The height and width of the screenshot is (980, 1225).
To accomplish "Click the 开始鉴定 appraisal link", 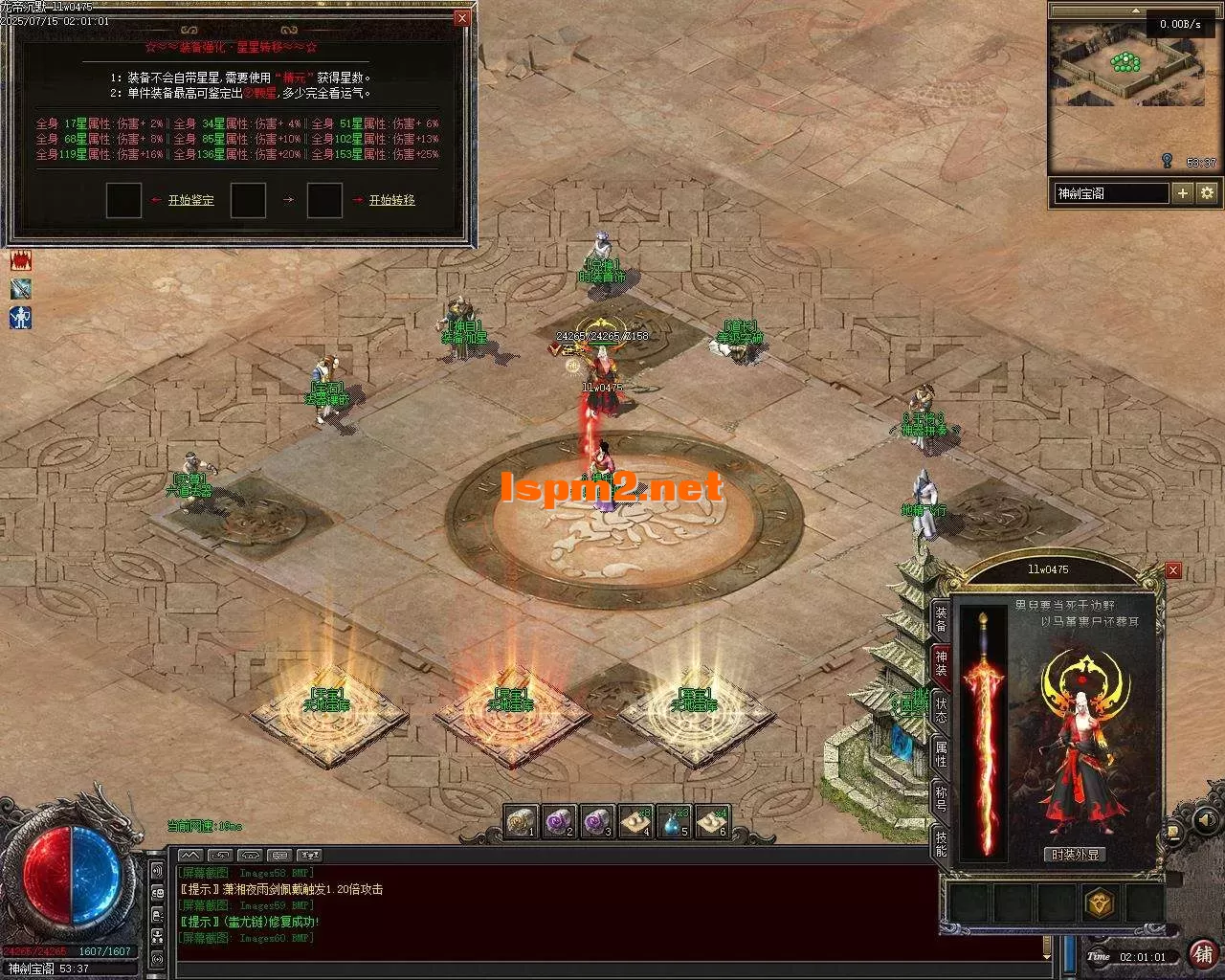I will [x=191, y=201].
